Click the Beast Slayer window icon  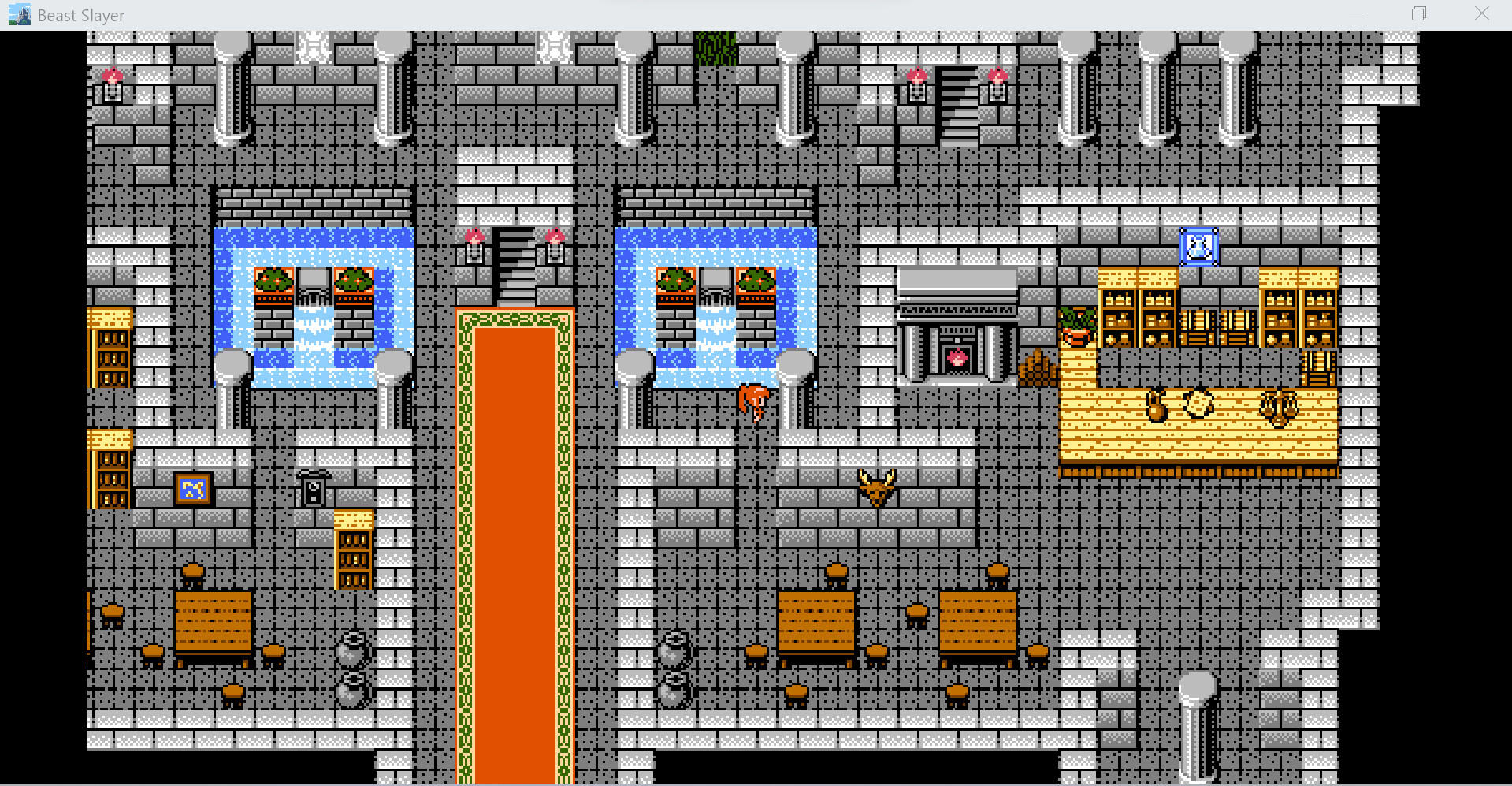click(x=17, y=13)
